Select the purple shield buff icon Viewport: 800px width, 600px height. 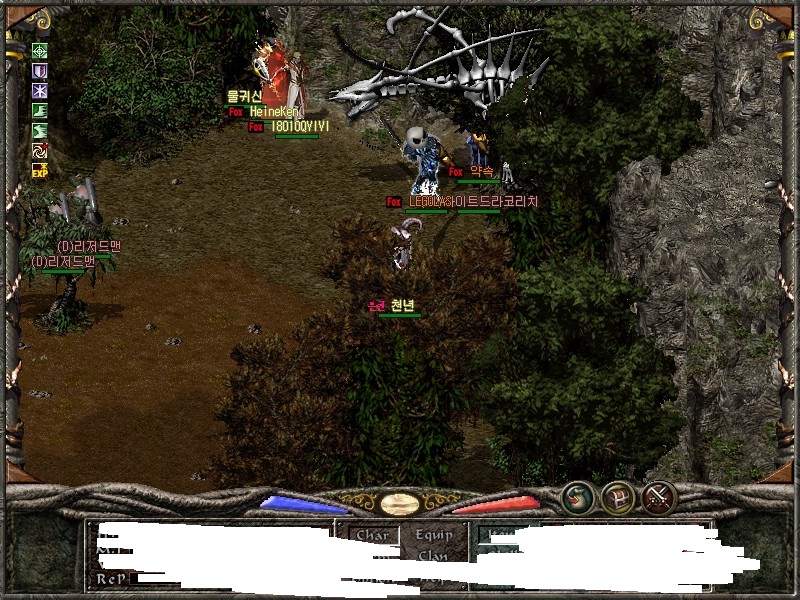(41, 71)
